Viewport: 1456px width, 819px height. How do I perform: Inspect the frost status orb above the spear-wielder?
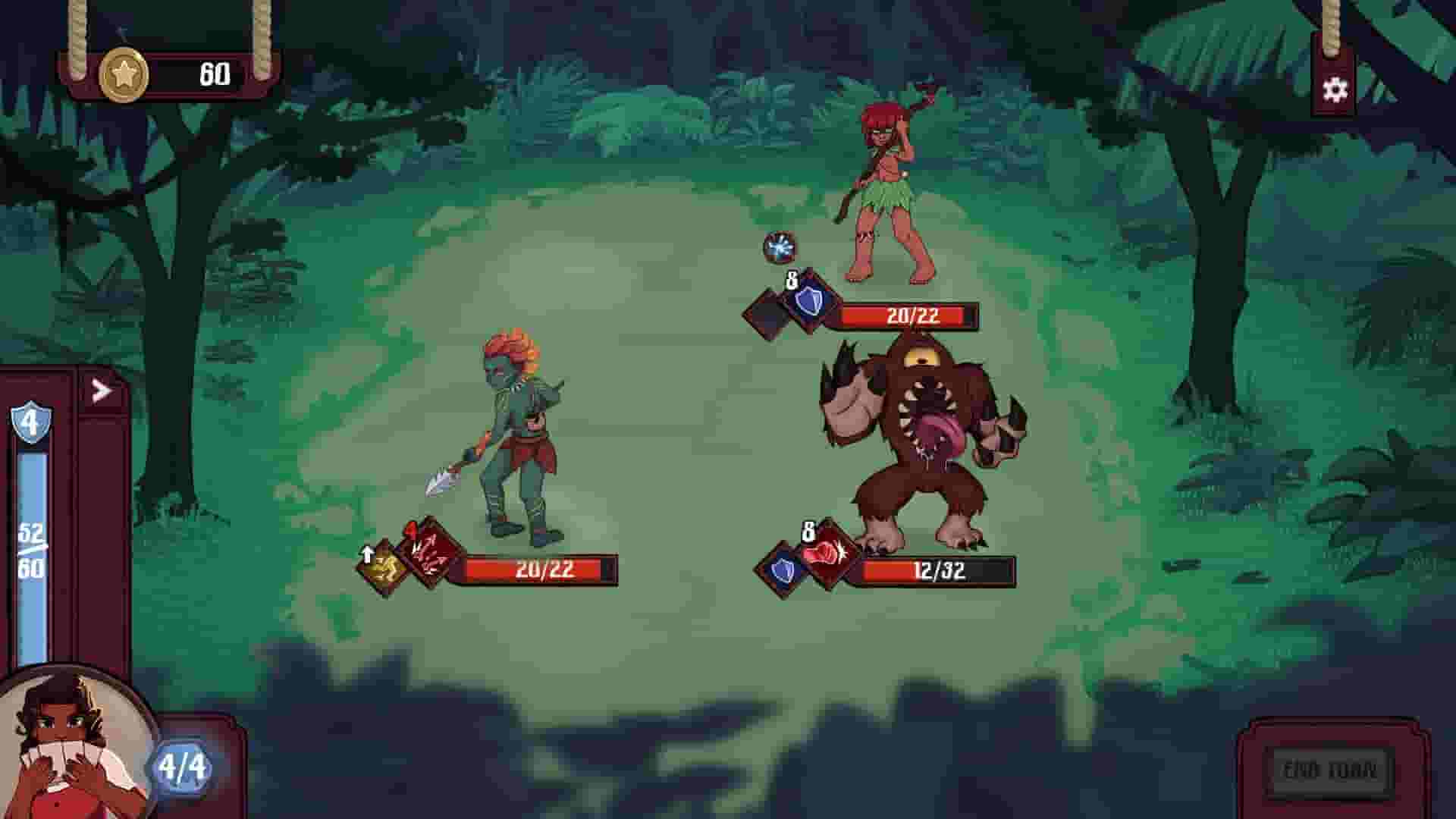tap(781, 246)
